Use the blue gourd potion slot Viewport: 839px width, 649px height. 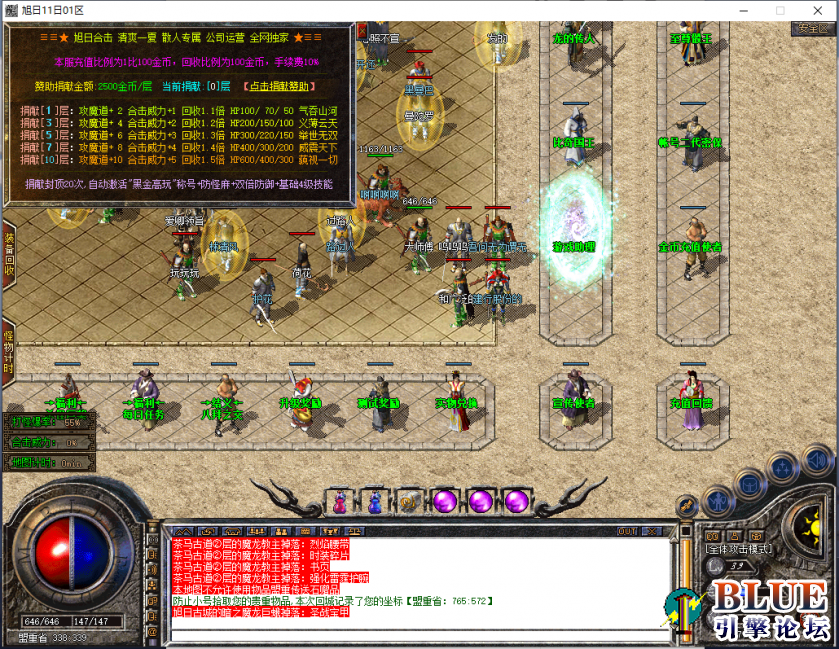pos(374,502)
